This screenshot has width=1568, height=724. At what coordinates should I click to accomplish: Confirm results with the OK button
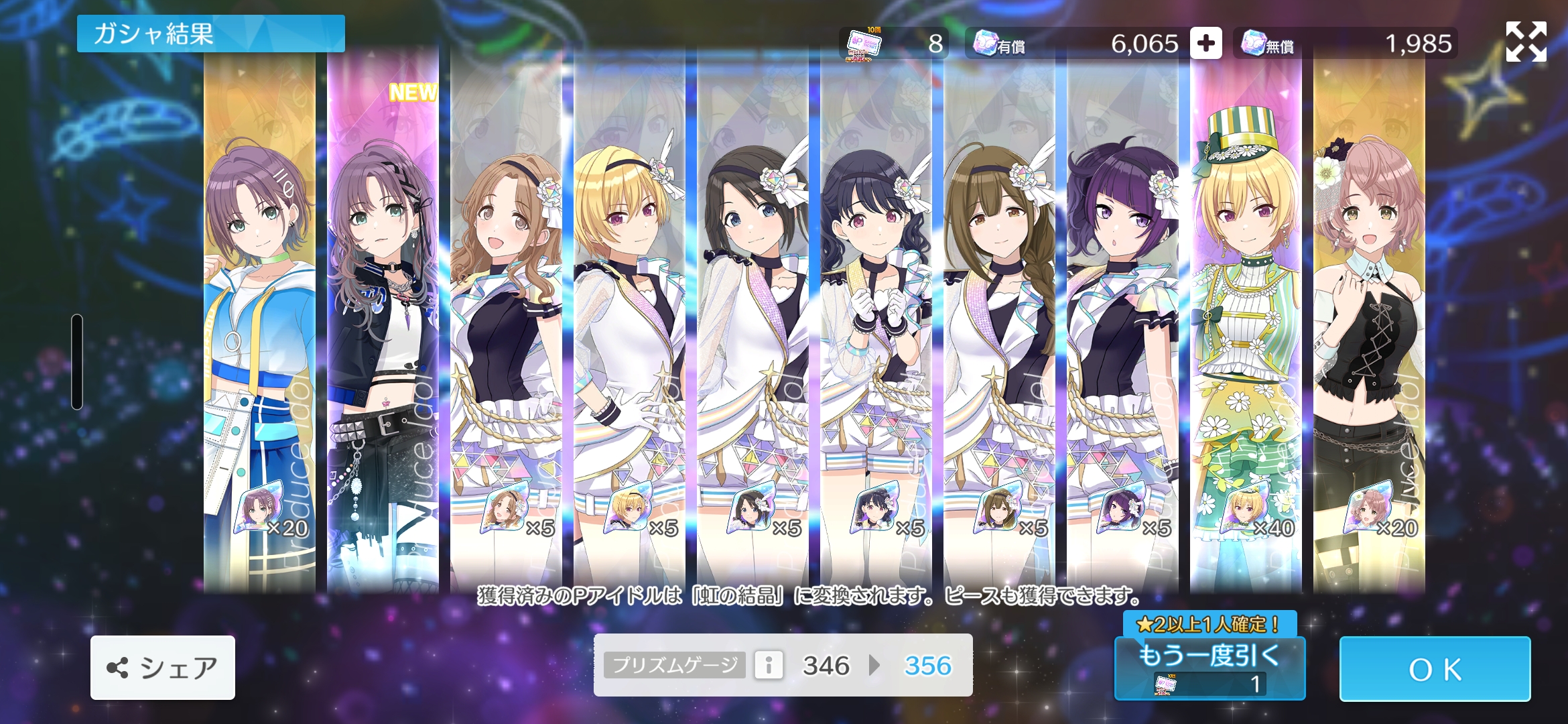(1435, 668)
